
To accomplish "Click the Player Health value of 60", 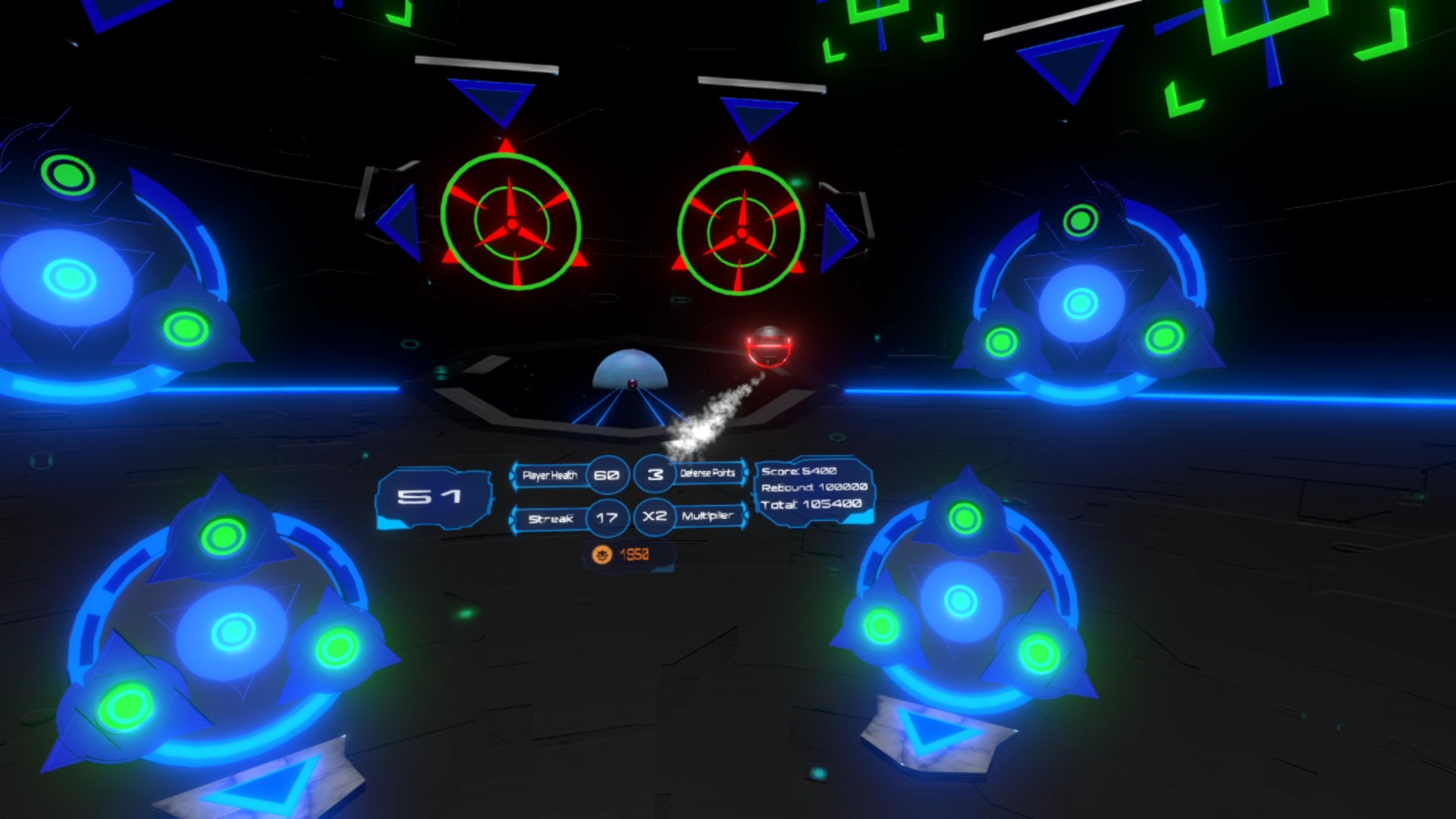I will (x=608, y=476).
